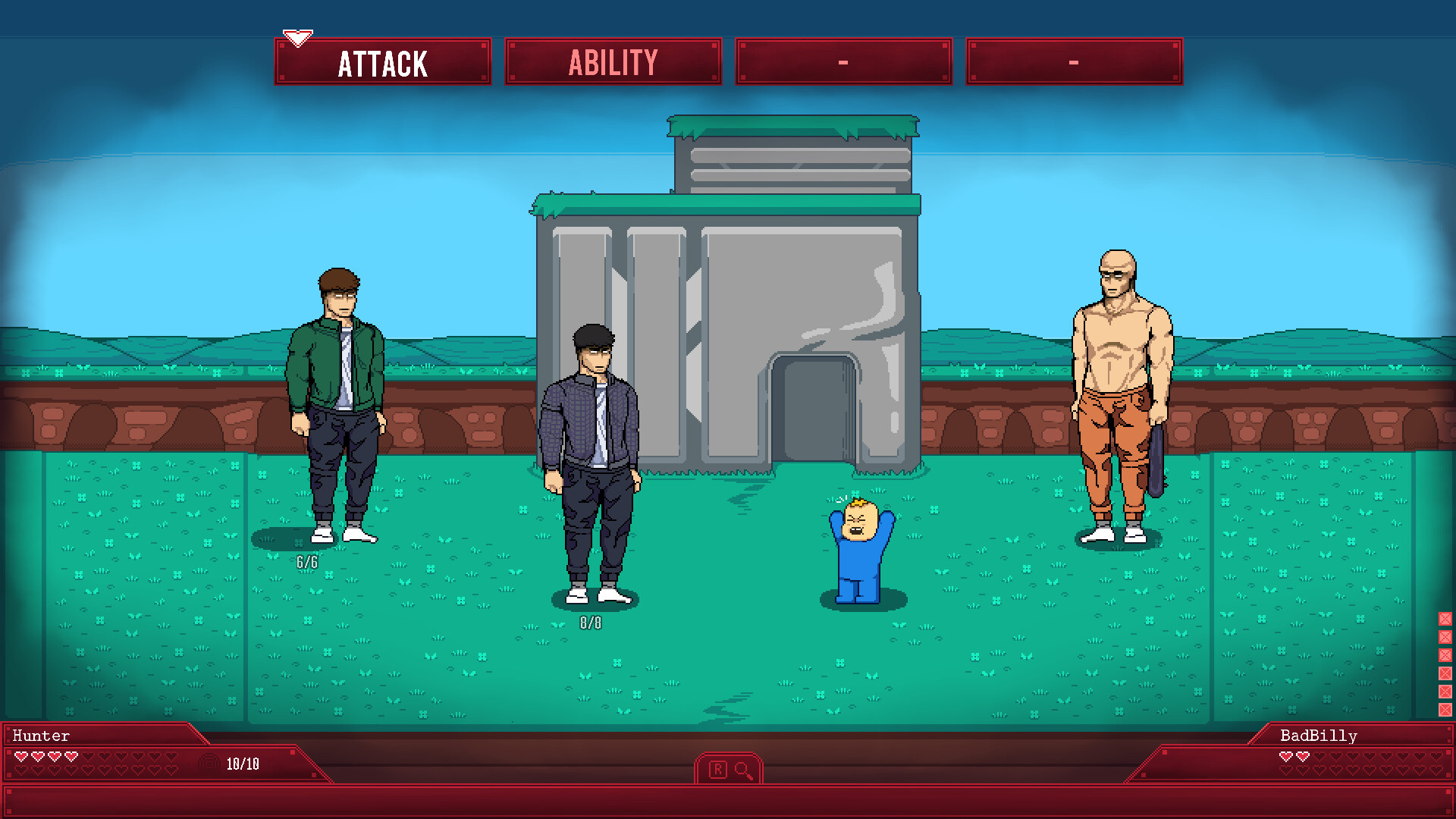
Task: Select the ATTACK command
Action: coord(383,61)
